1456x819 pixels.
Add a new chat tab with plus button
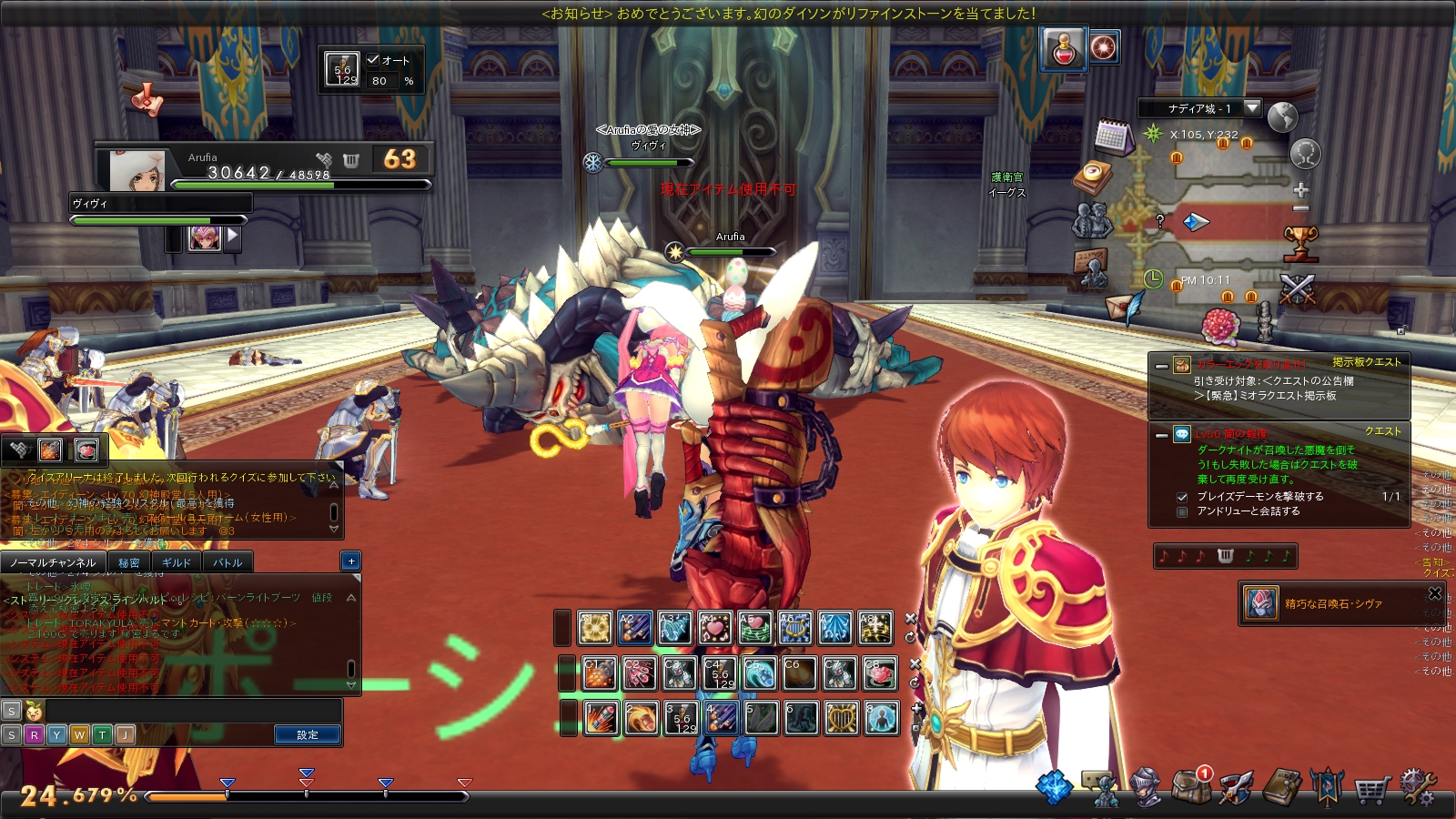[351, 561]
